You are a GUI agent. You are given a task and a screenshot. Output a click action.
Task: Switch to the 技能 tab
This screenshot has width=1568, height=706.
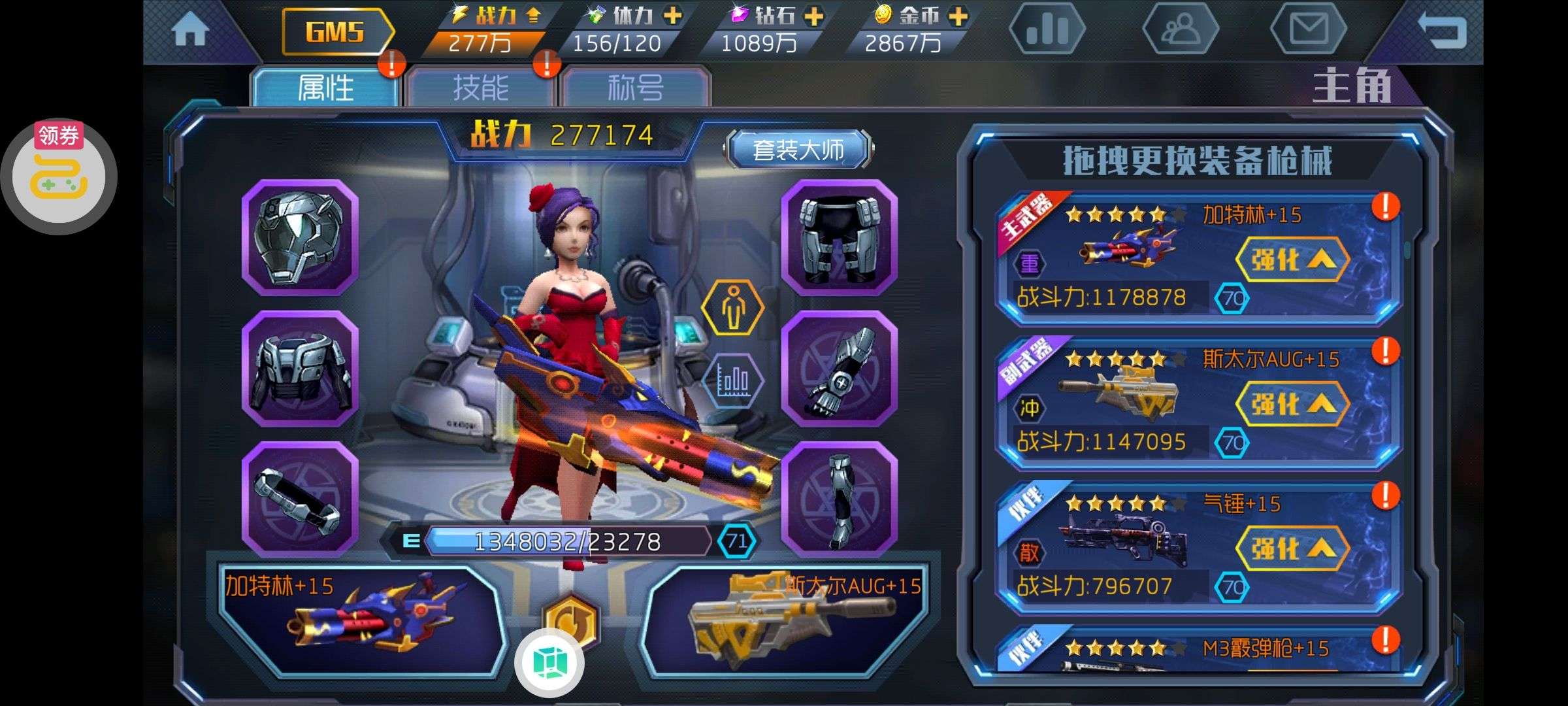pyautogui.click(x=480, y=87)
